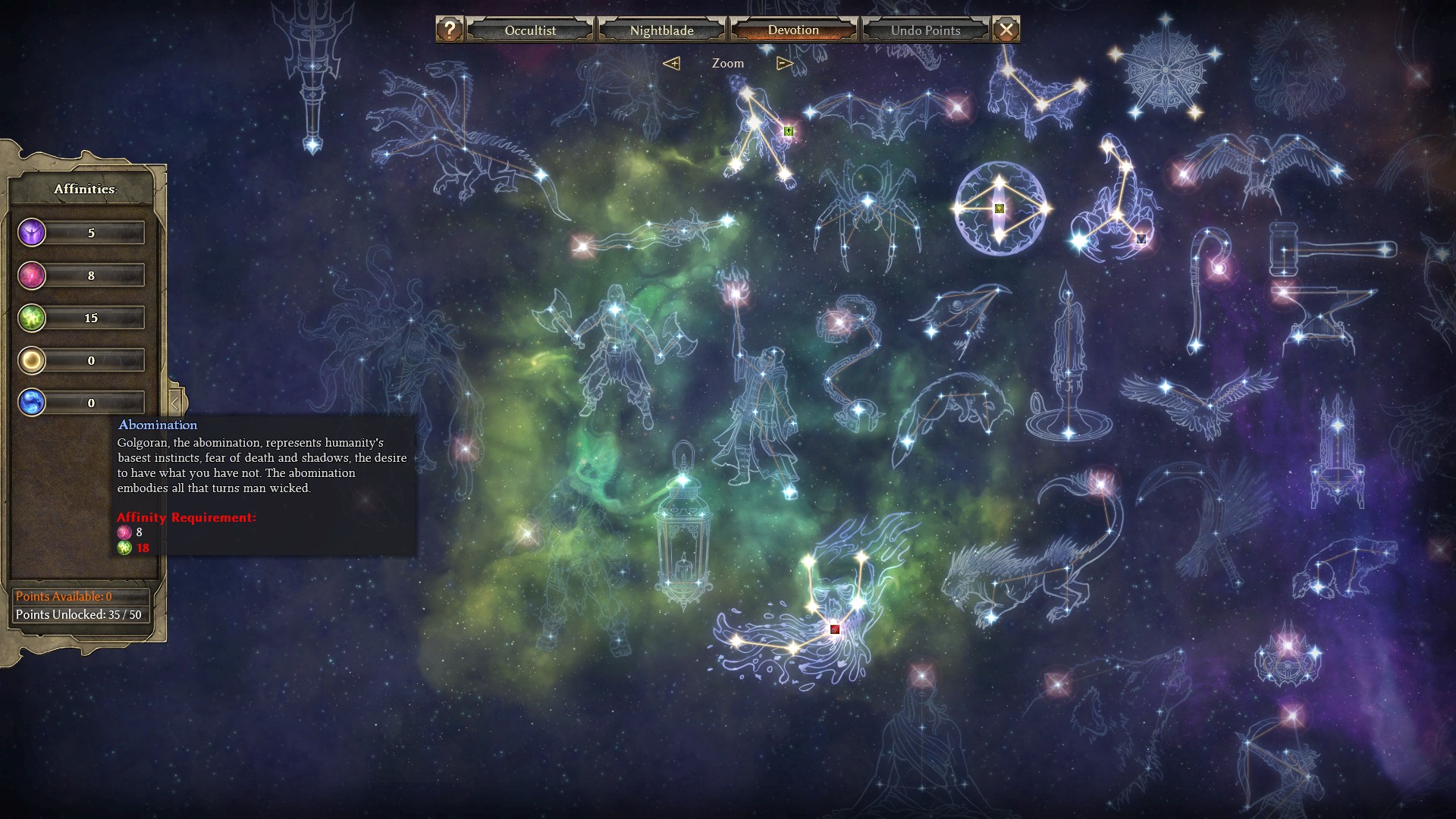Select the green Eldritch affinity orb

32,318
